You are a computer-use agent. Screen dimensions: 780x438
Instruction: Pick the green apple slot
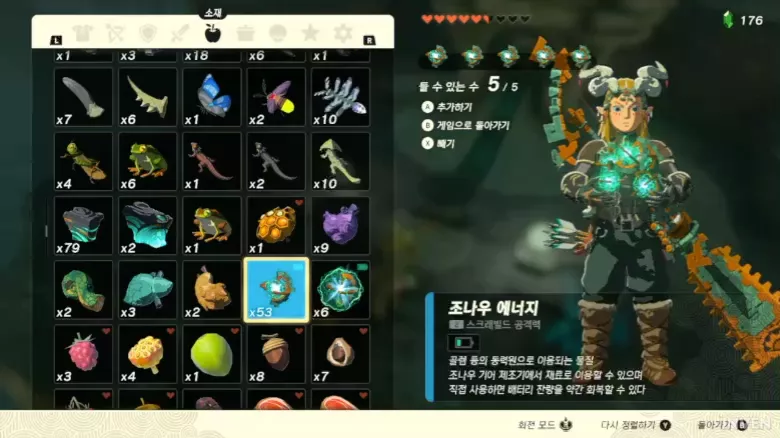point(212,353)
